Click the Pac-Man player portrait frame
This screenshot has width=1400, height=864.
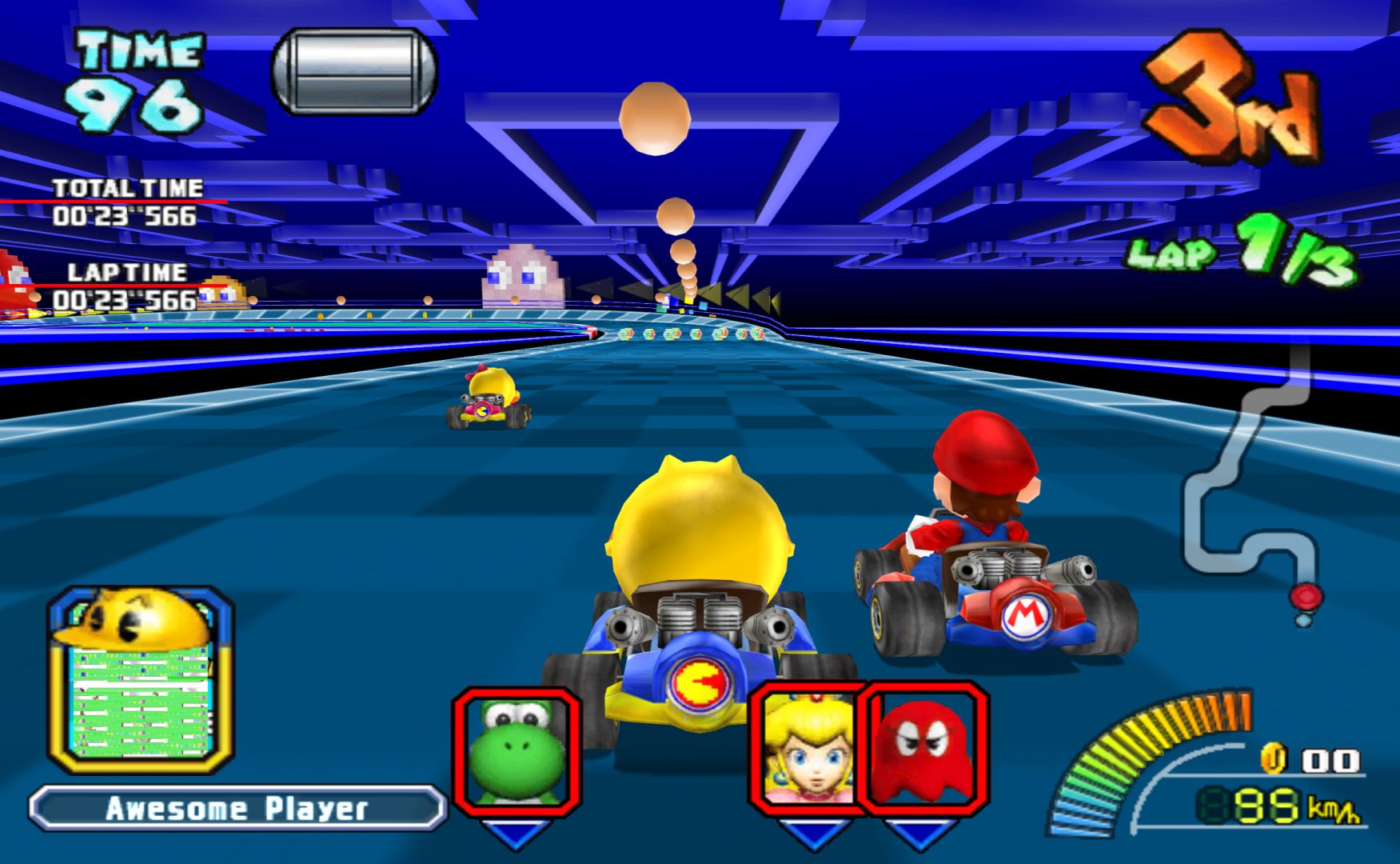[141, 680]
